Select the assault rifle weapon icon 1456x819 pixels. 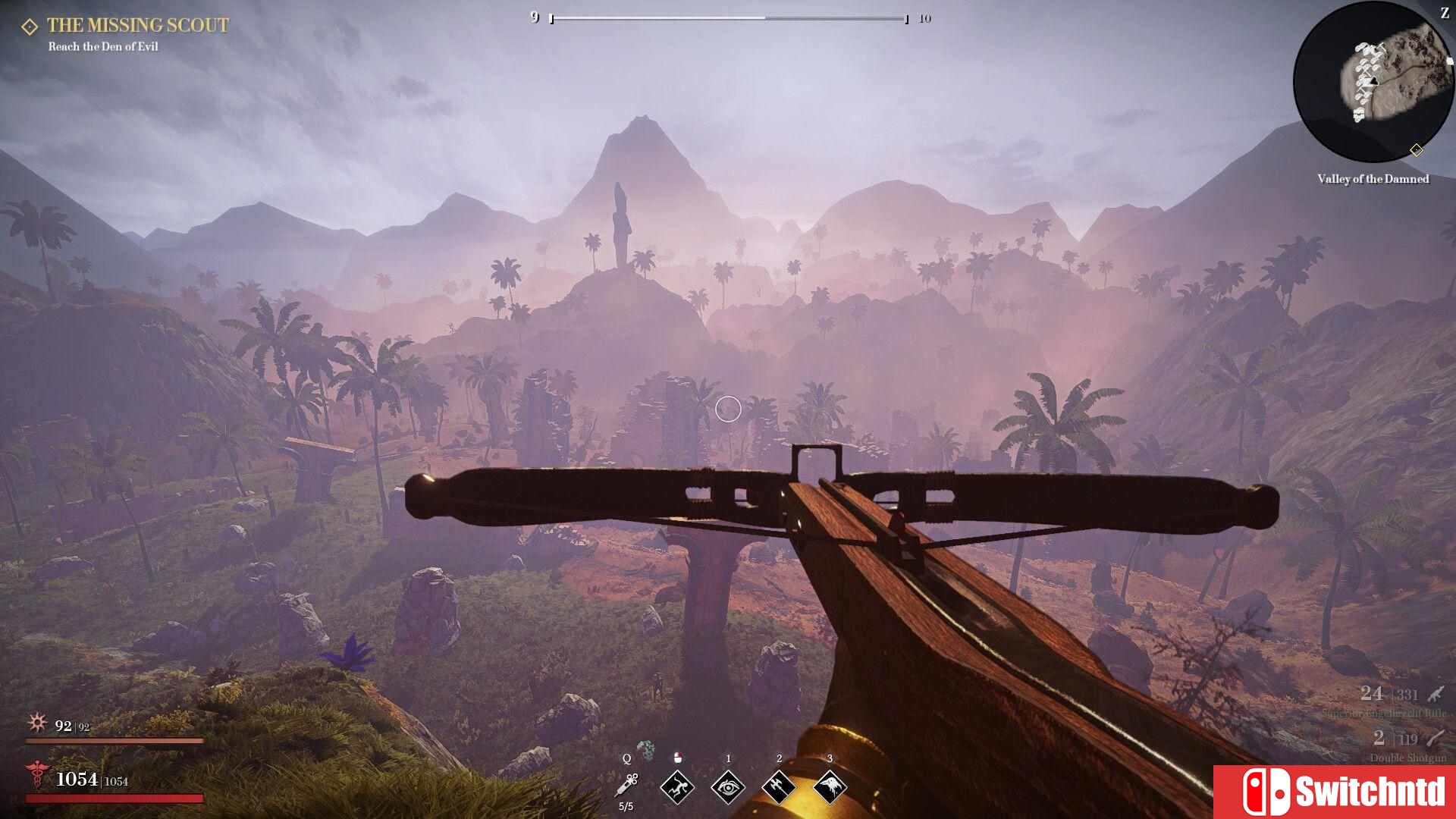pyautogui.click(x=1436, y=693)
